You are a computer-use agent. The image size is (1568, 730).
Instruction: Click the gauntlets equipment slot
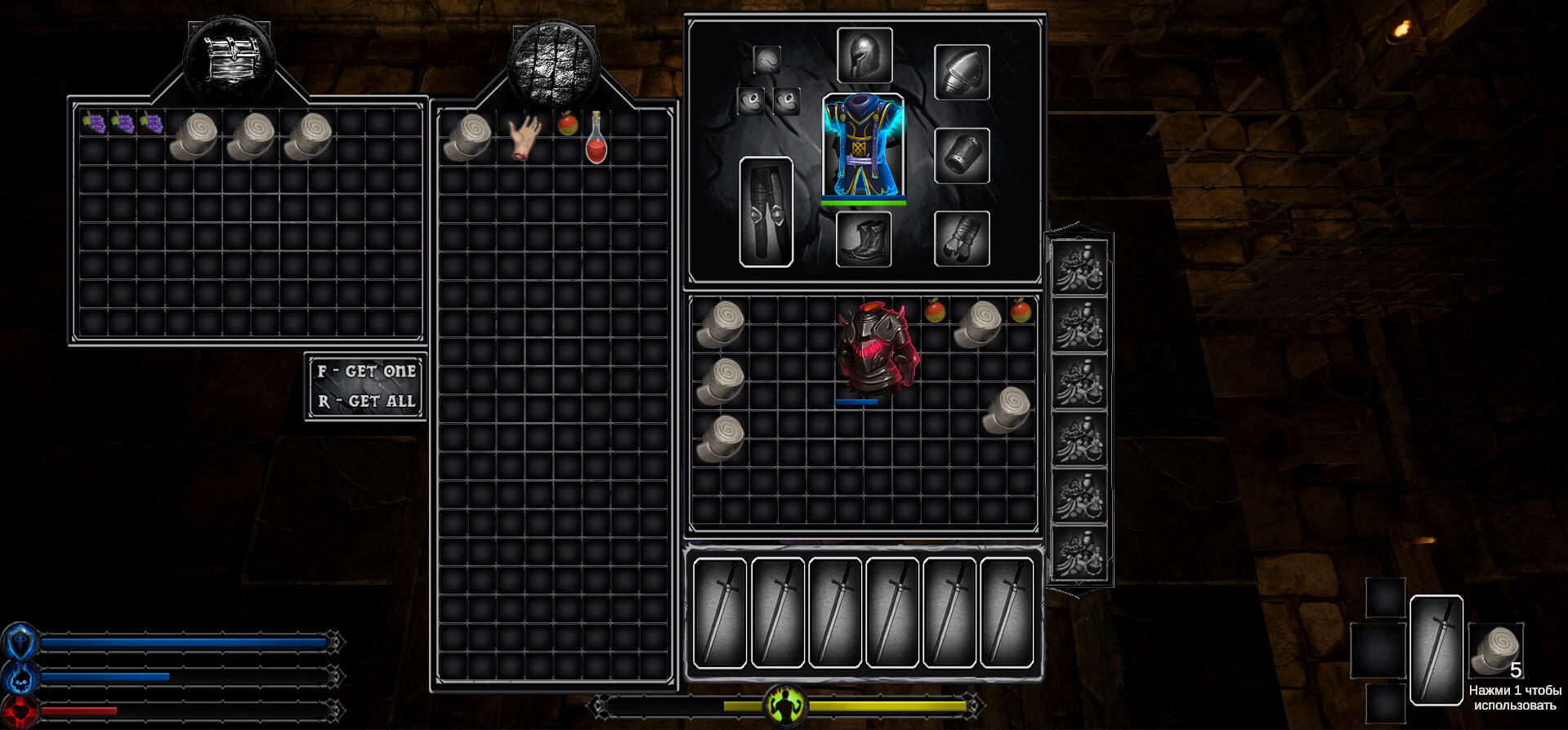pos(962,238)
